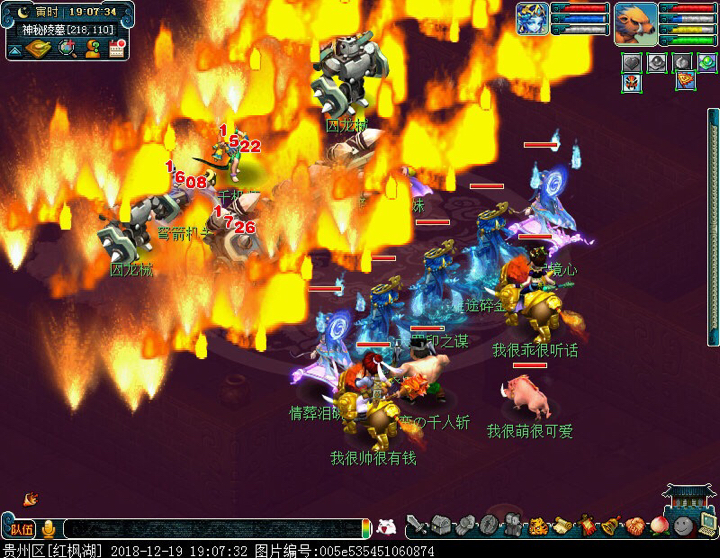Open the attack sword toolbar icon
Viewport: 720px width, 558px height.
(x=415, y=526)
